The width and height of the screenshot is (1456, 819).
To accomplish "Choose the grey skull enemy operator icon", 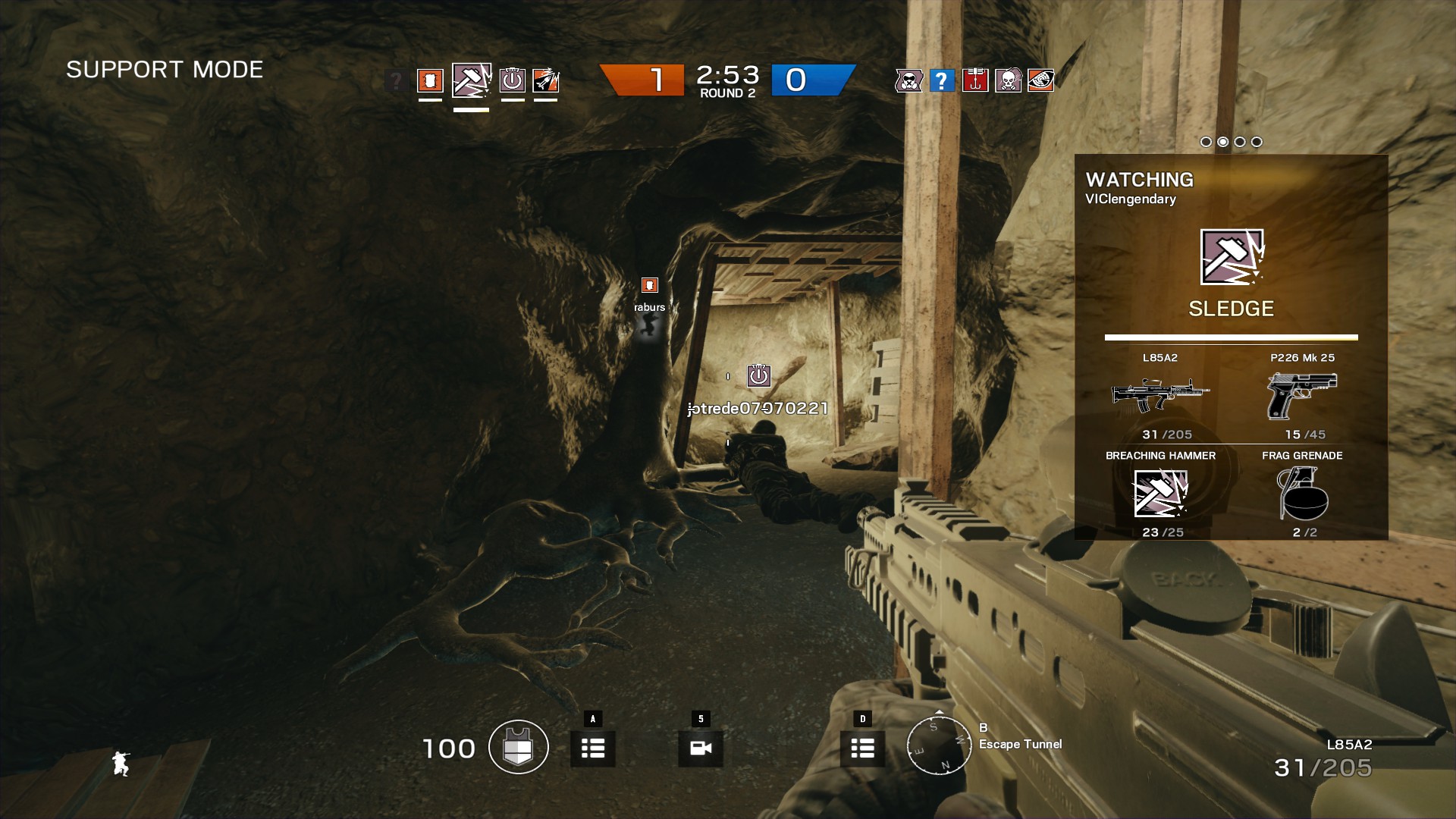I will (1008, 80).
